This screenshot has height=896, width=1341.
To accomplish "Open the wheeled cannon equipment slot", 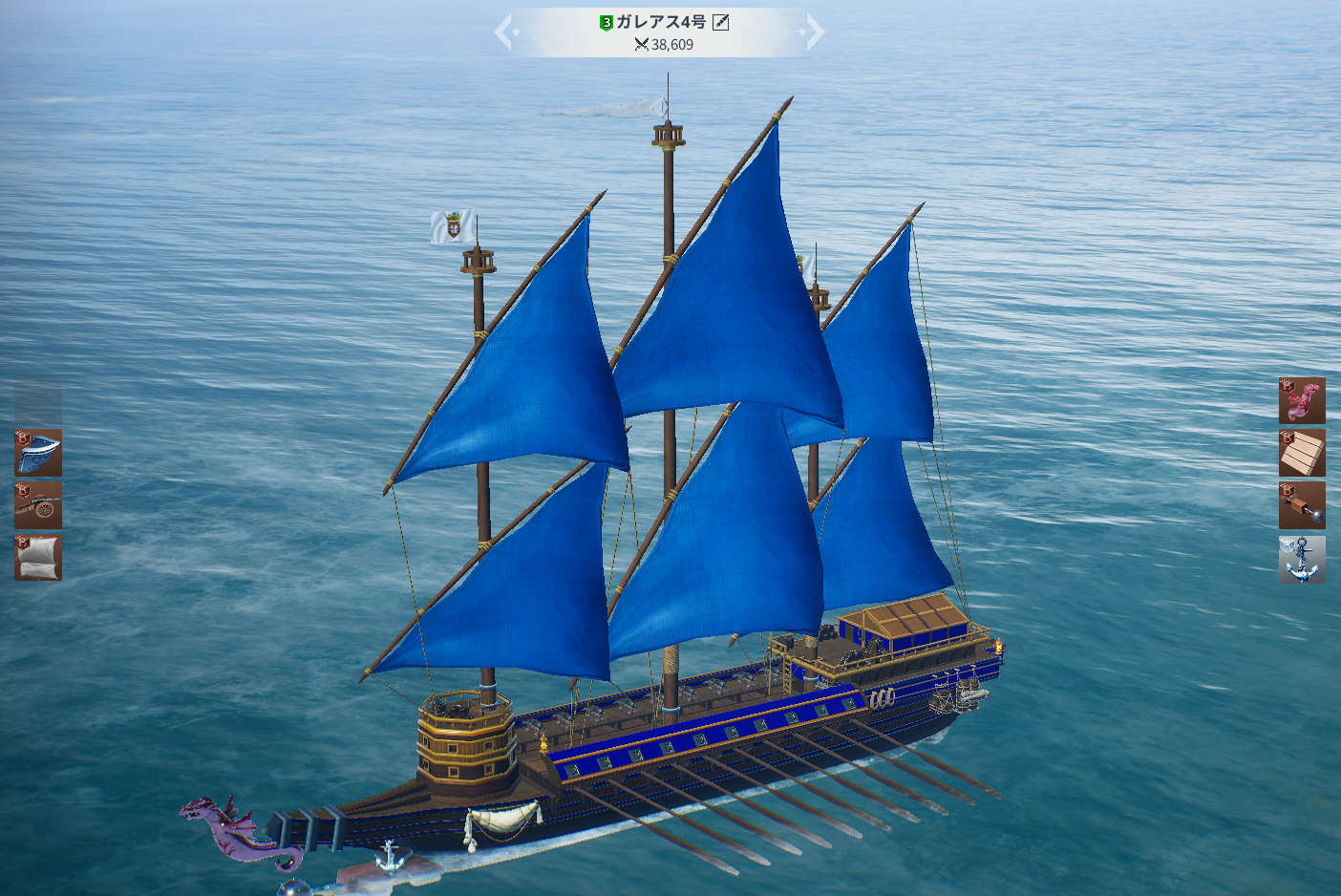I will coord(38,505).
